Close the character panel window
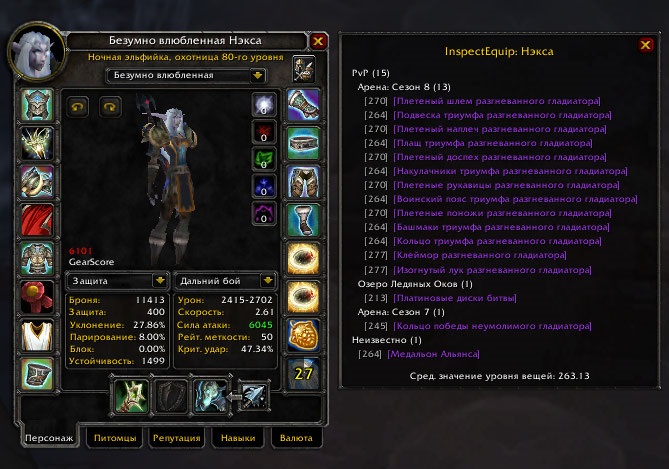 point(318,41)
